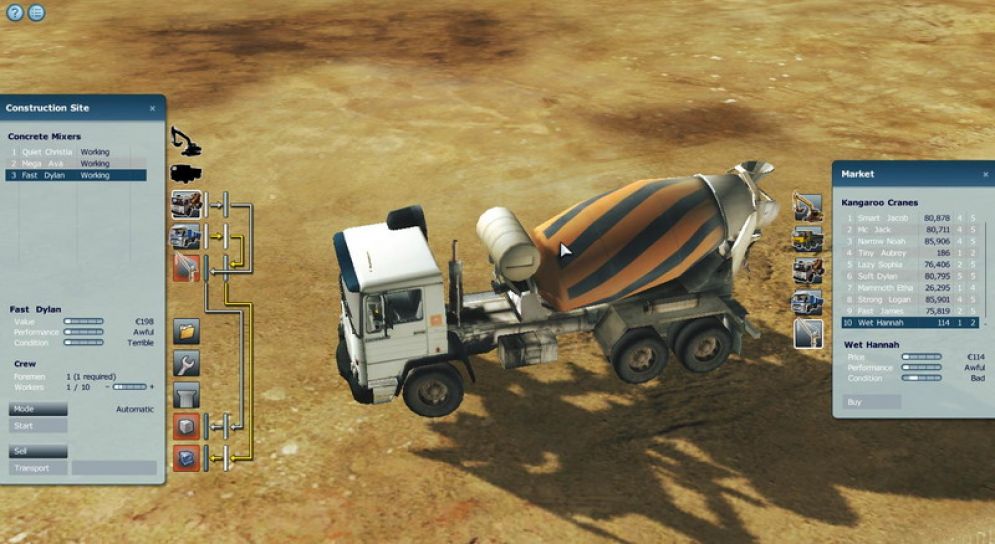Viewport: 995px width, 544px height.
Task: Click the Mode button
Action: pos(37,409)
